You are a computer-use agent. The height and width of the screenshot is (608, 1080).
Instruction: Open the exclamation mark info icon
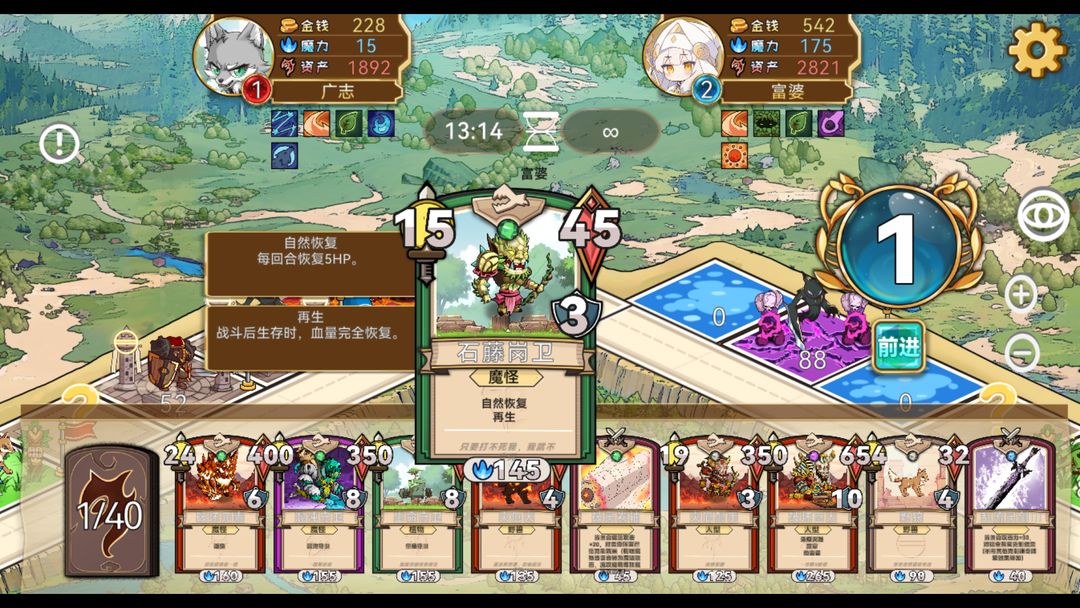click(60, 145)
